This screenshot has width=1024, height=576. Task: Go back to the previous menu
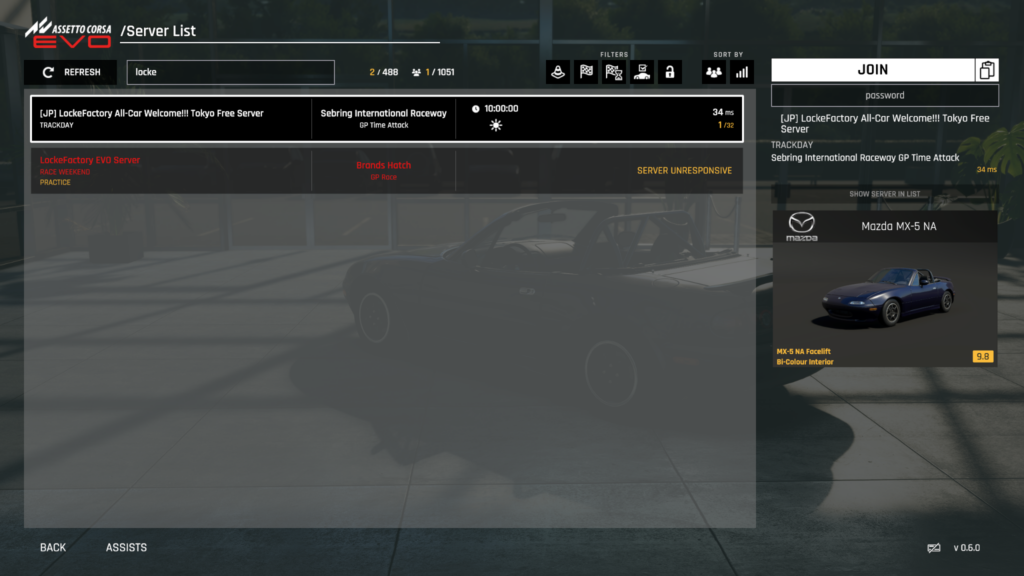coord(53,548)
